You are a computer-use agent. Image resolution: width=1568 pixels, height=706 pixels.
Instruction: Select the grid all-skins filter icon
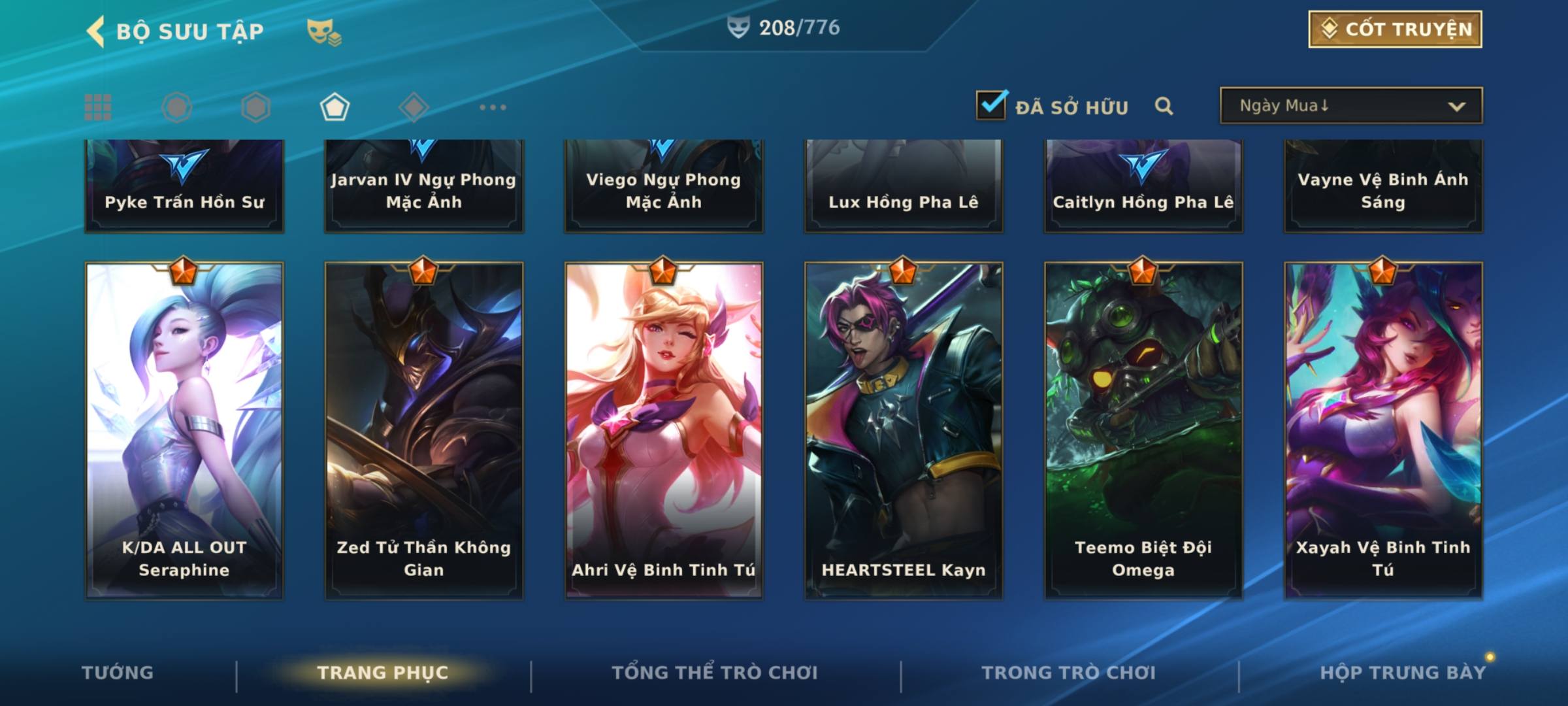[x=98, y=107]
